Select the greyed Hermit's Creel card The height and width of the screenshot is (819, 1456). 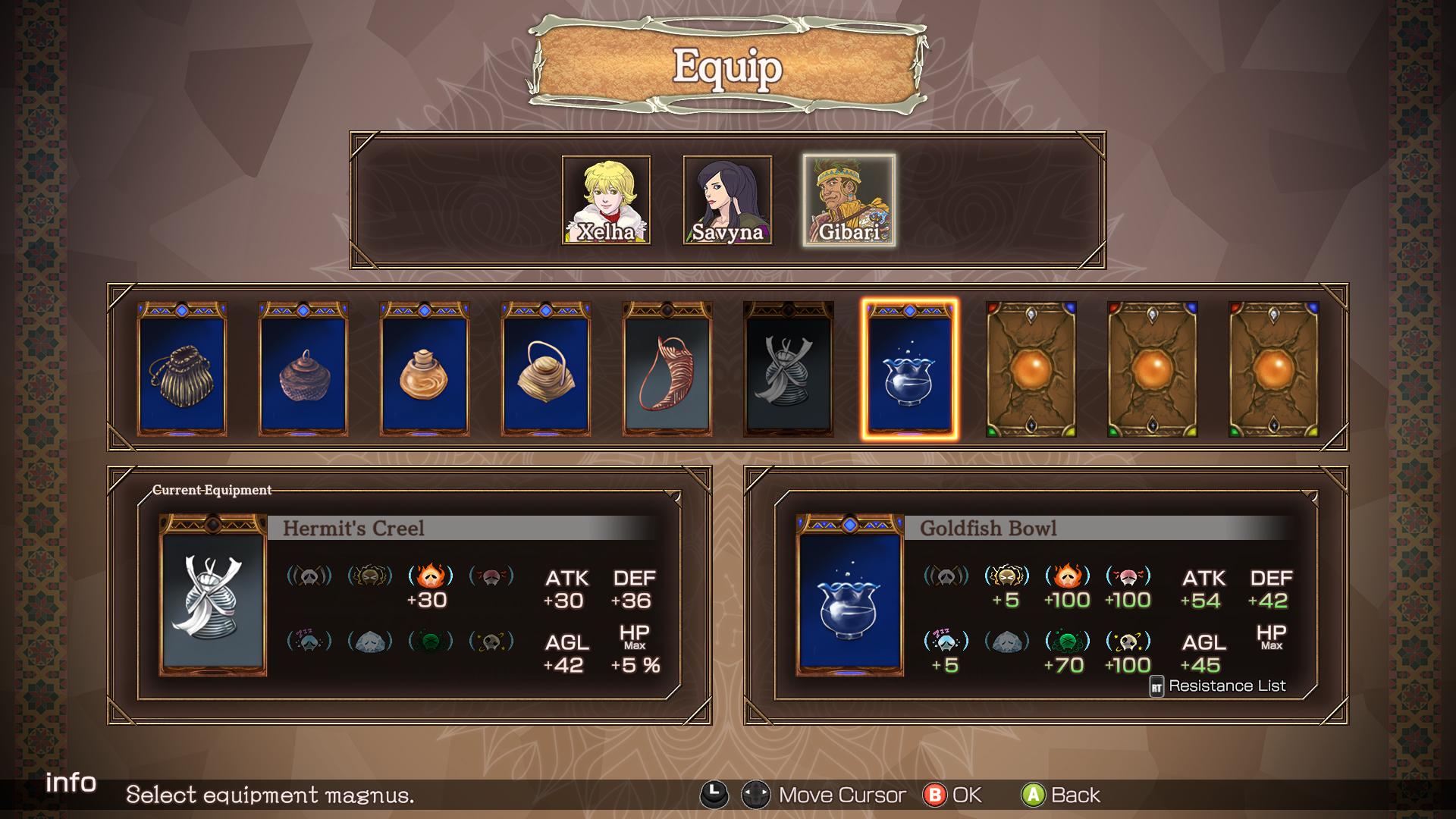(x=789, y=369)
